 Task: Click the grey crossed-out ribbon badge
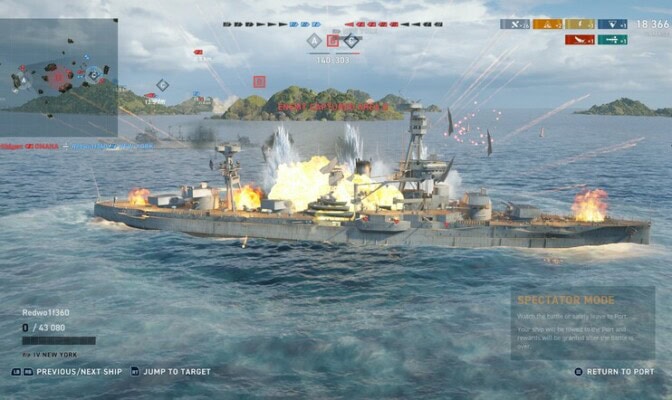[515, 24]
